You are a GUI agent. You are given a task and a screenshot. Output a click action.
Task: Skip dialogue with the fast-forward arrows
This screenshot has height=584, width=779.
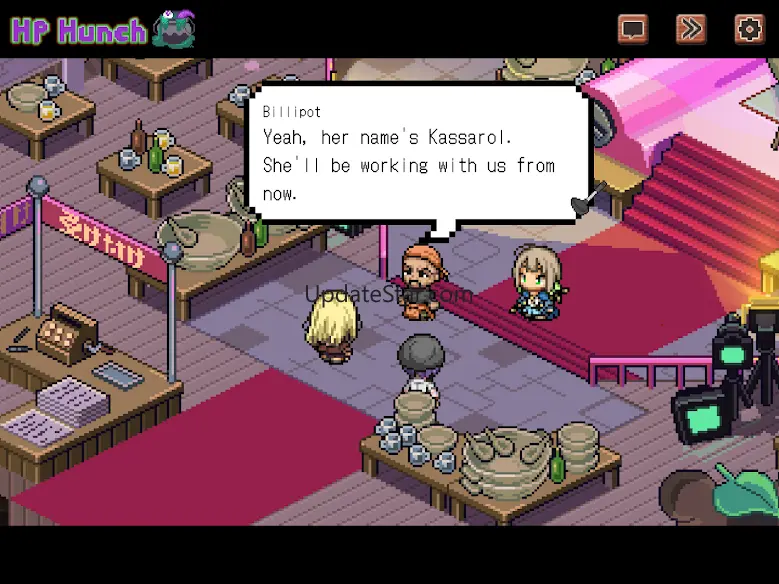tap(690, 28)
